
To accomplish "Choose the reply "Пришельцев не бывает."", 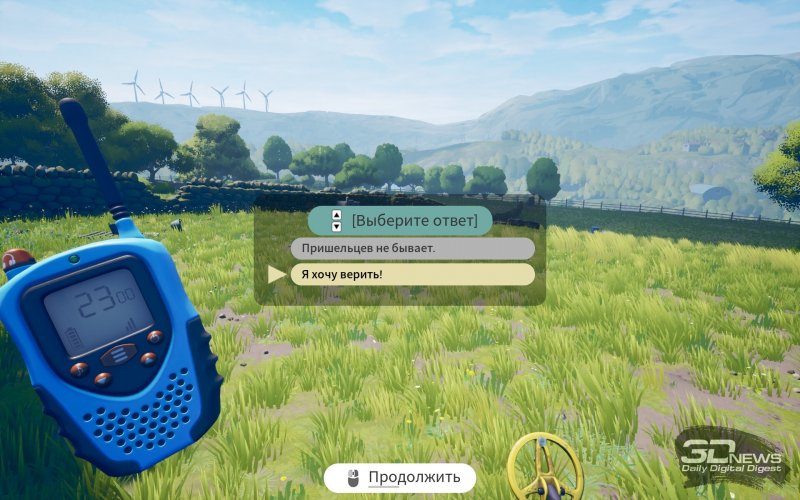I will [x=412, y=248].
